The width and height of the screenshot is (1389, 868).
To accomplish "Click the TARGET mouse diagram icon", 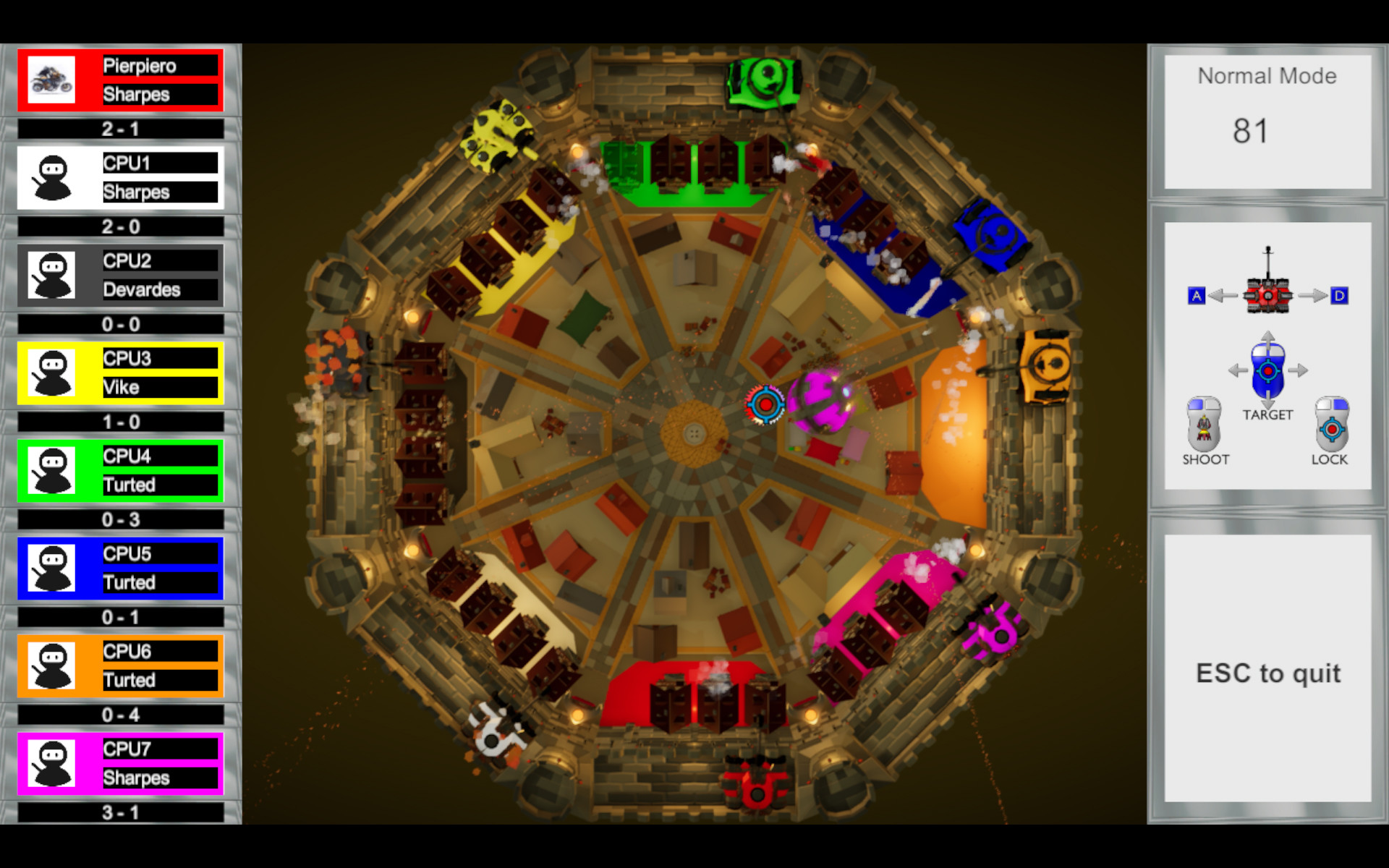I will click(1267, 370).
